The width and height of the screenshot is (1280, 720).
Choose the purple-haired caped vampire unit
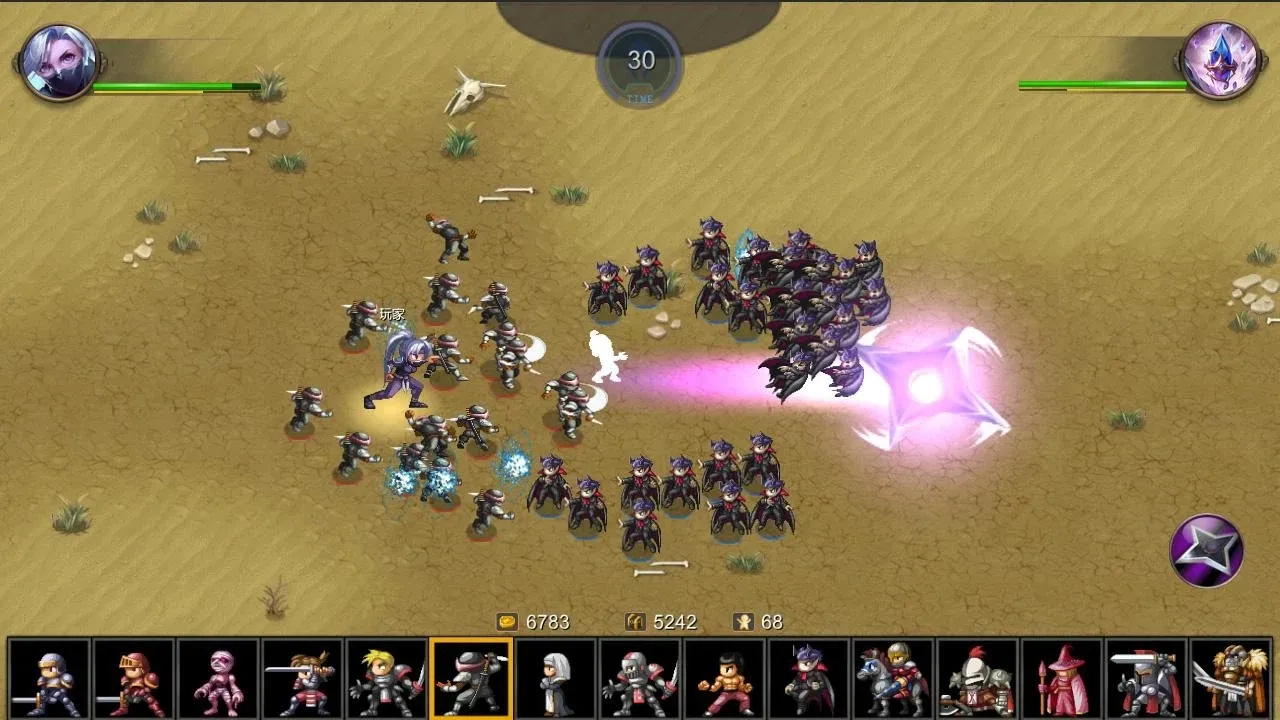(x=809, y=679)
